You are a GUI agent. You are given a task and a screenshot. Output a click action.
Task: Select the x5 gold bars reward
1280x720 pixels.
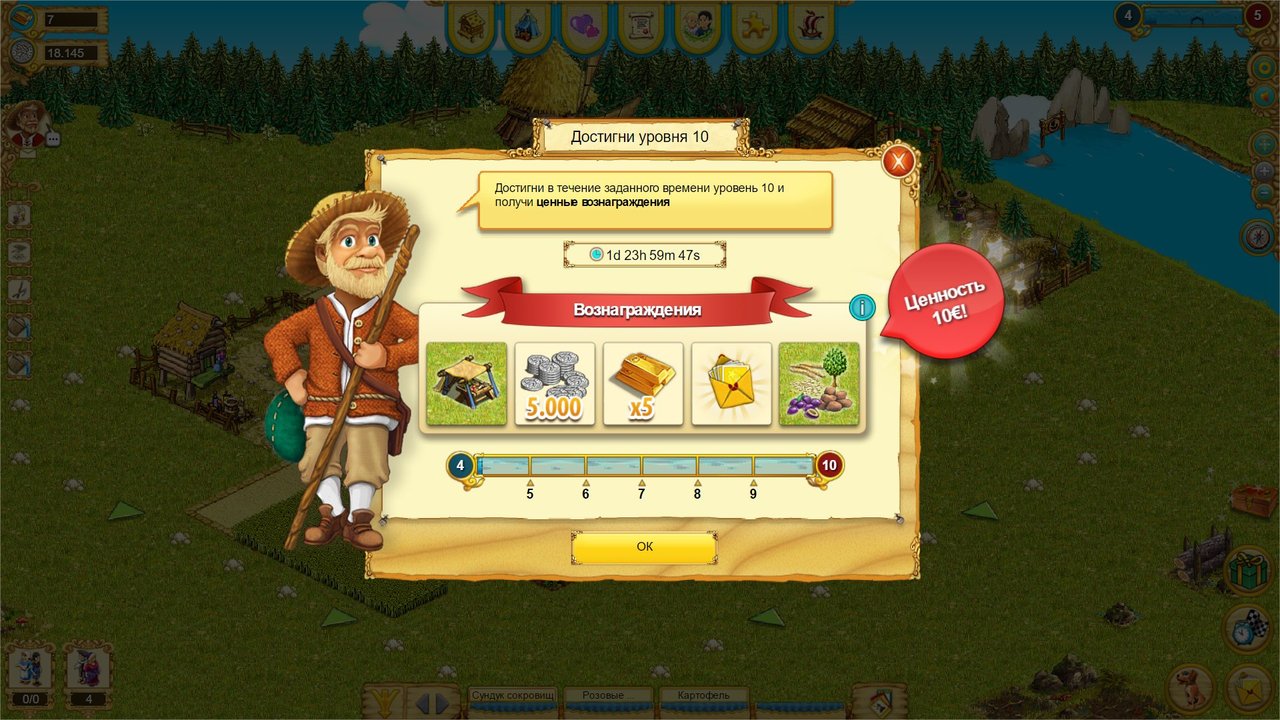(x=643, y=383)
